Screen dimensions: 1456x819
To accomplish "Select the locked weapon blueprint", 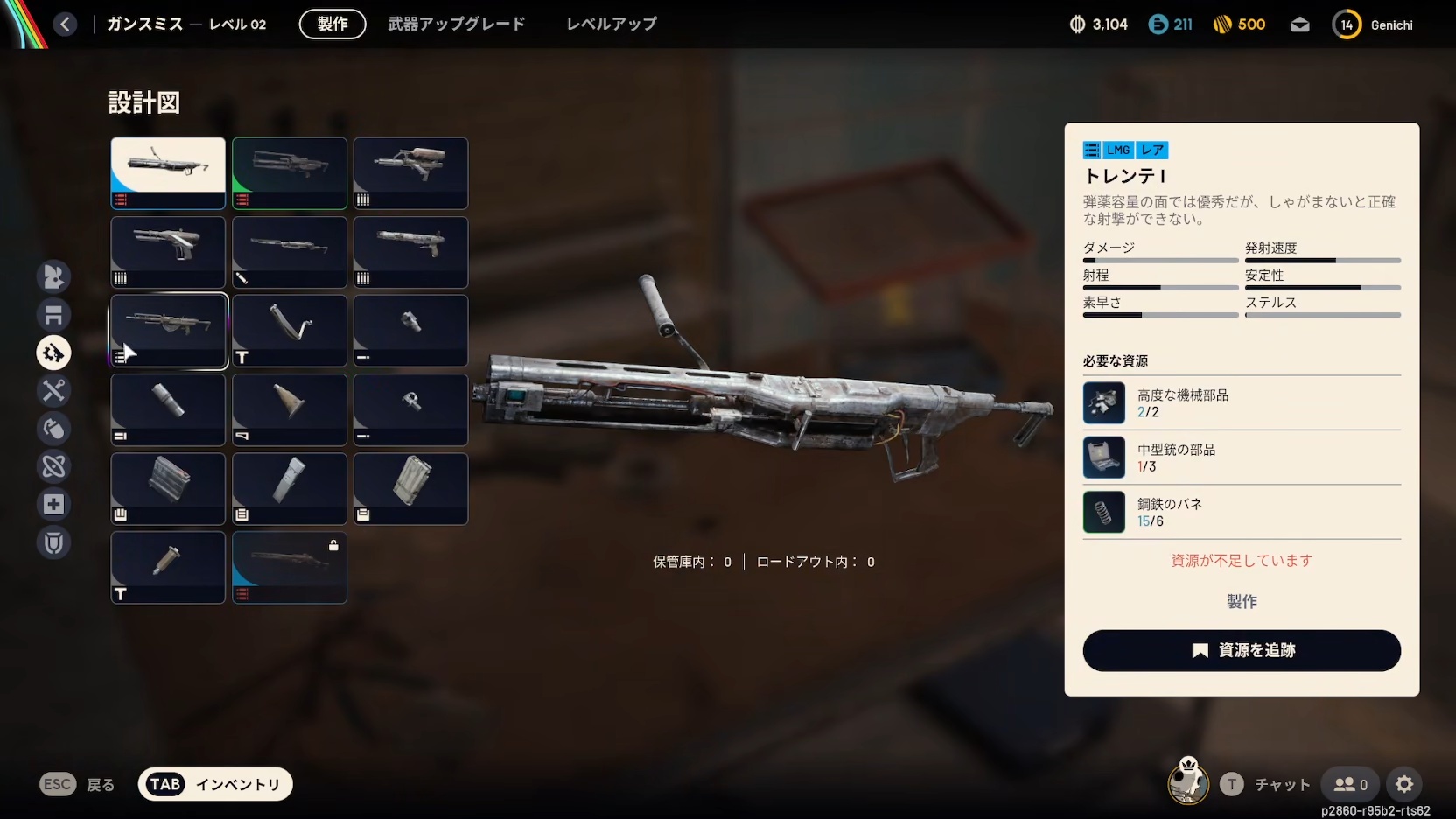I will 290,567.
